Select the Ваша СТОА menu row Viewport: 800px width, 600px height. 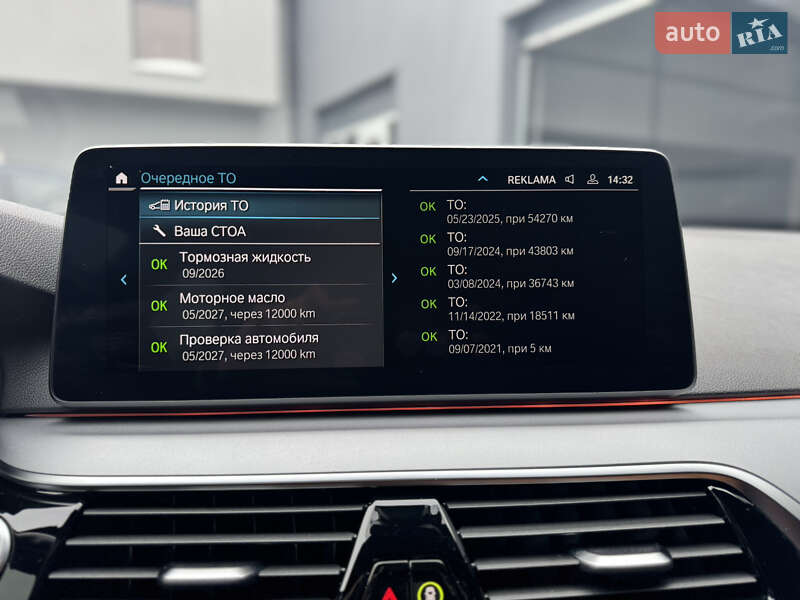click(260, 231)
